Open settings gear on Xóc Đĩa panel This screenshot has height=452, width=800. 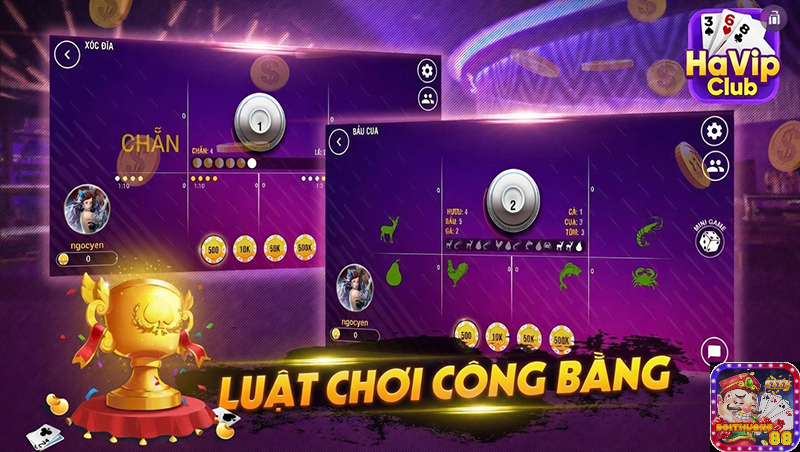point(427,70)
